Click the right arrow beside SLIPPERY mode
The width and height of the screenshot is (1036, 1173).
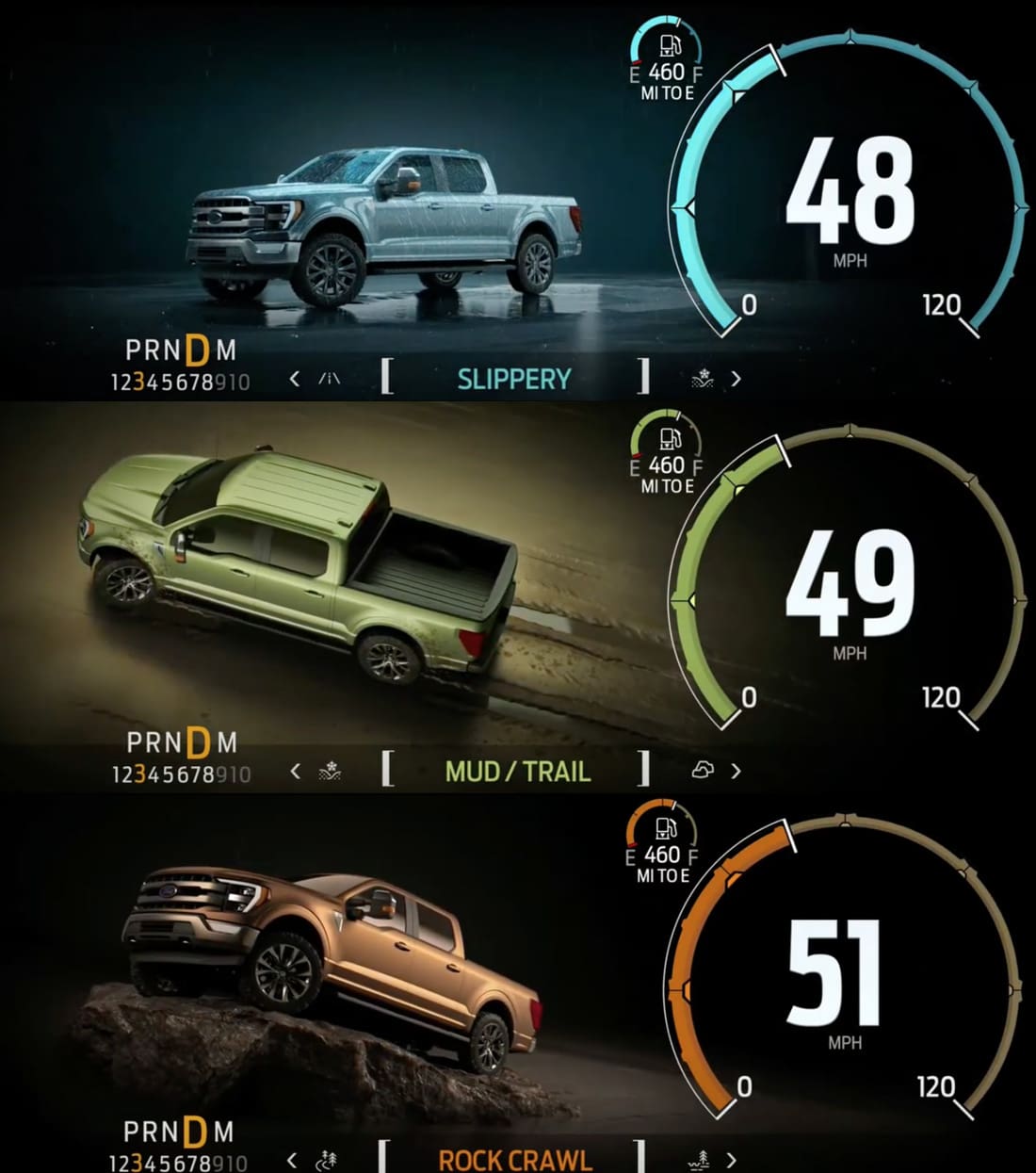pyautogui.click(x=736, y=379)
